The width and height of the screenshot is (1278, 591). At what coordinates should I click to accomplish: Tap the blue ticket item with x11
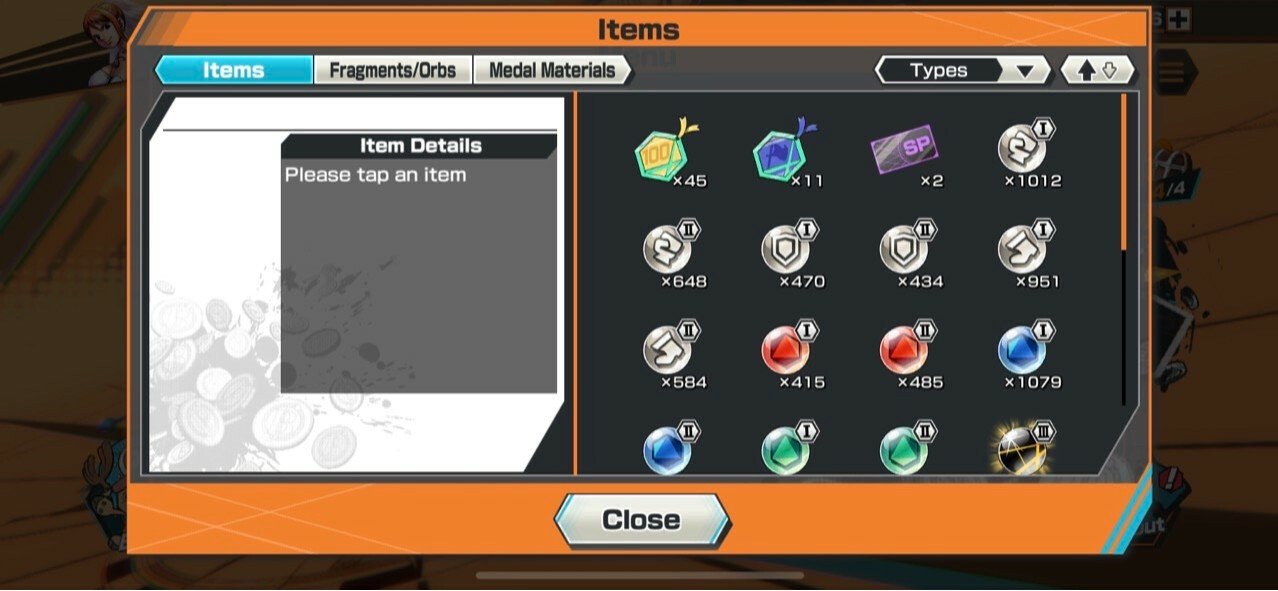coord(782,154)
